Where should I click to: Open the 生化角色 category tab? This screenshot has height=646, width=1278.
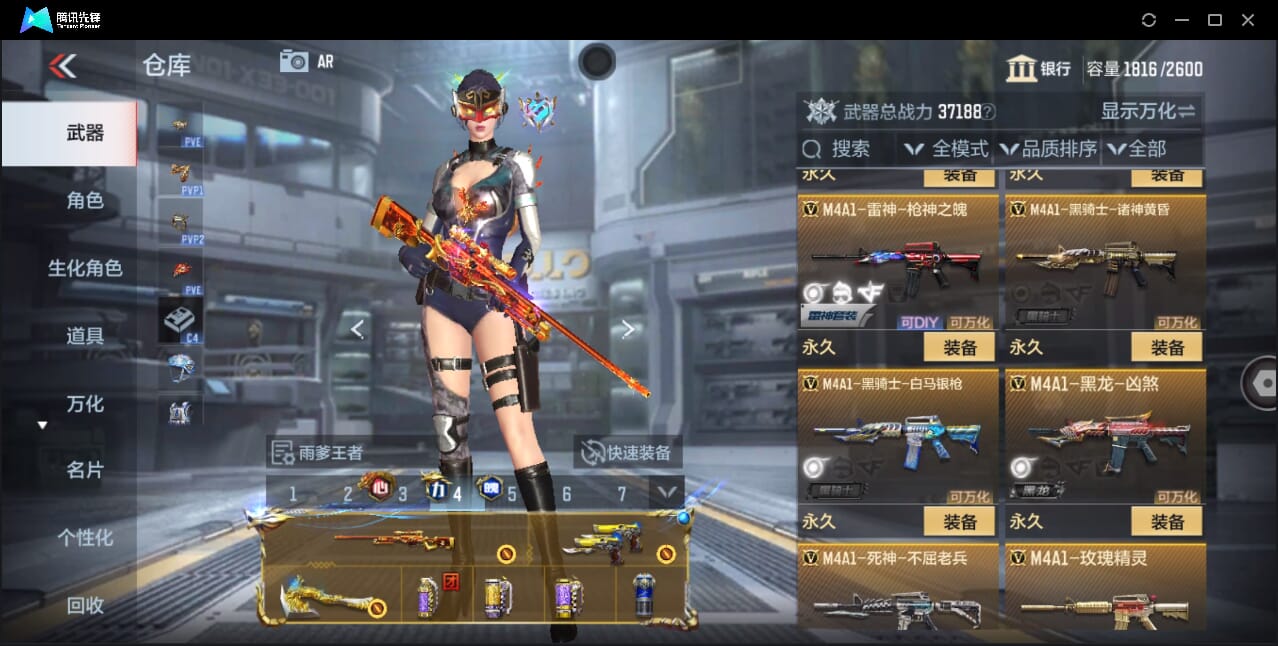pyautogui.click(x=85, y=268)
